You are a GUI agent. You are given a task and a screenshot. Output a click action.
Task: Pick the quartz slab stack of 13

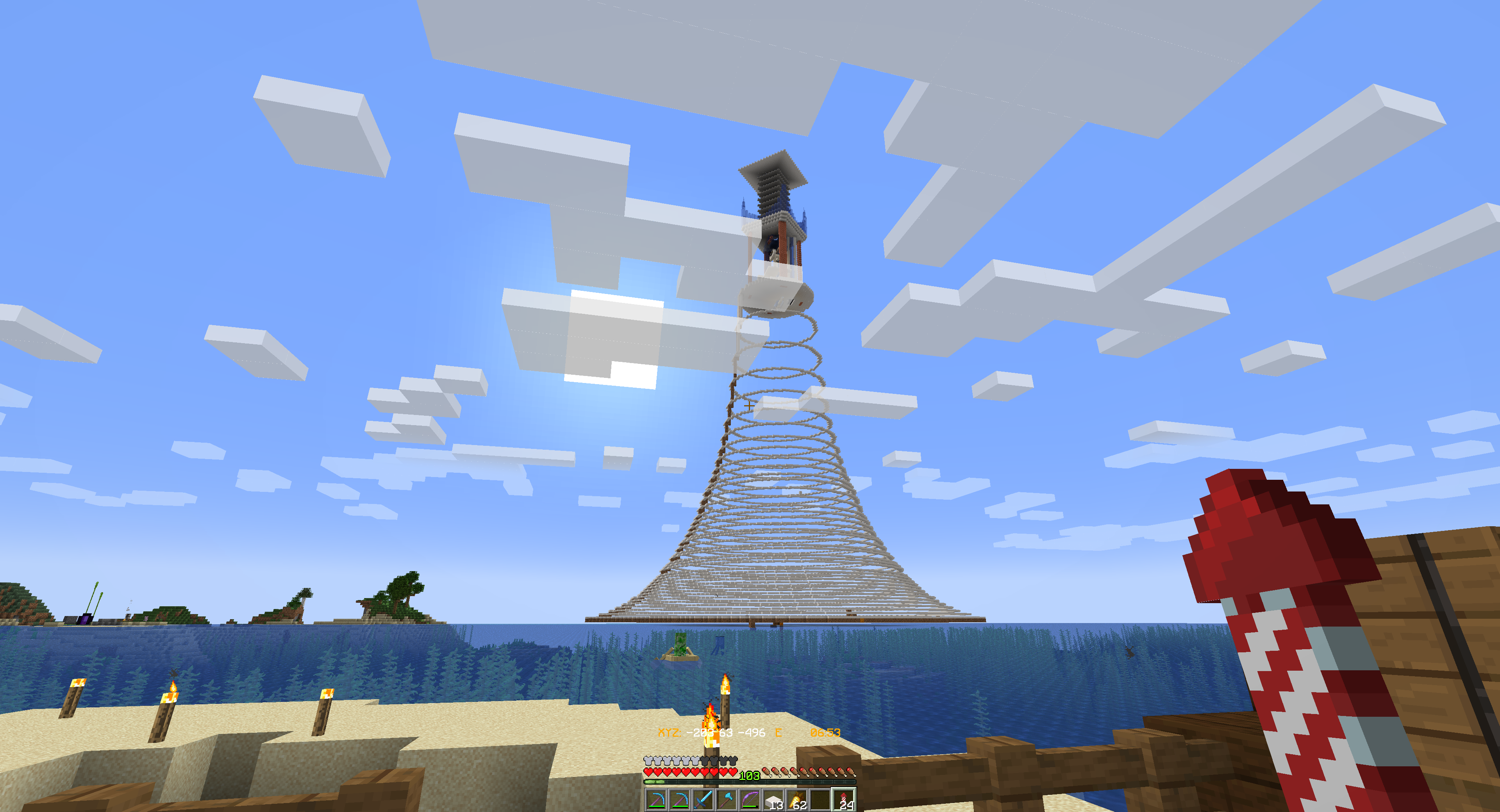774,800
